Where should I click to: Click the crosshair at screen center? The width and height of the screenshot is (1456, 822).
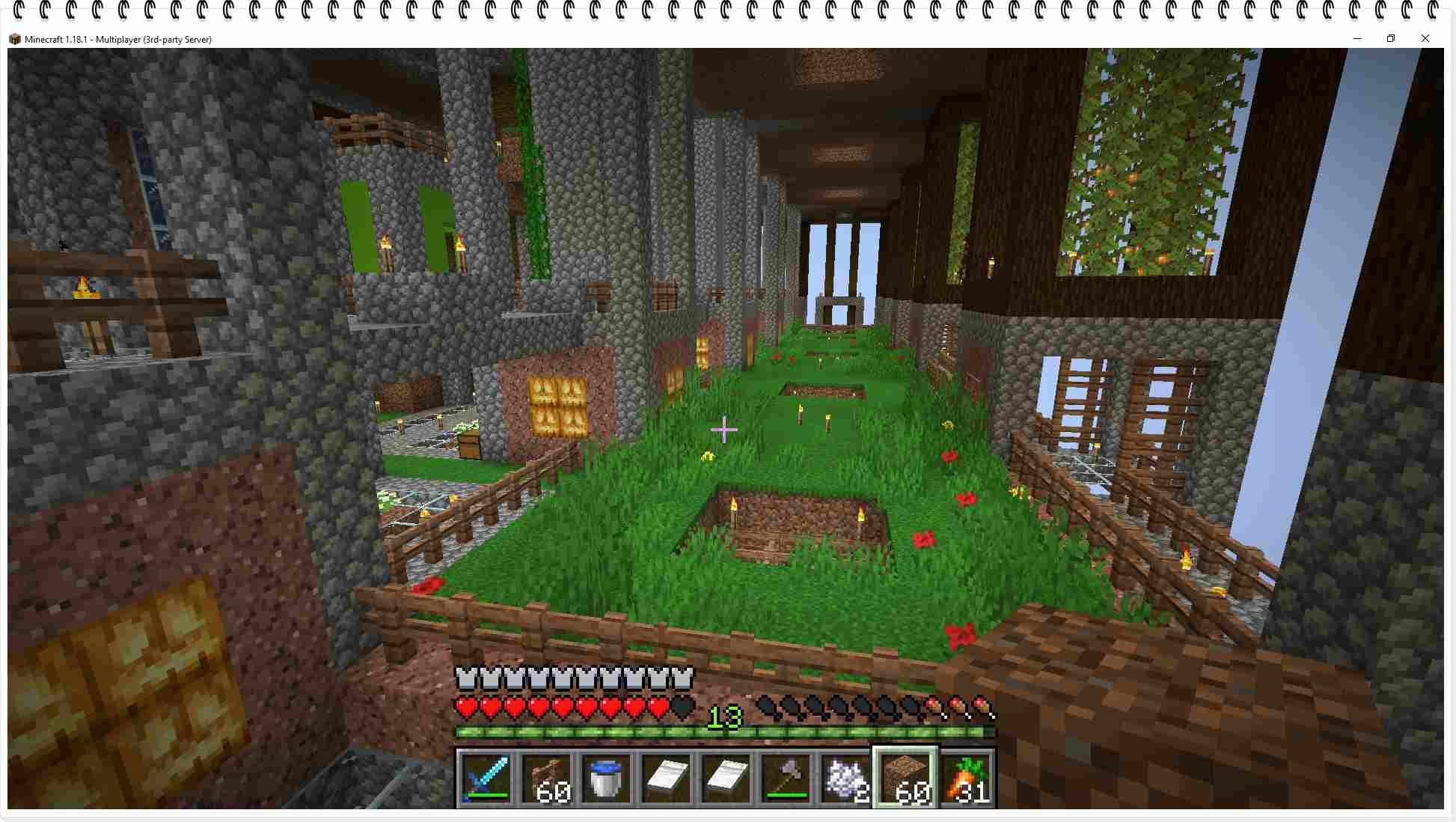pyautogui.click(x=724, y=430)
